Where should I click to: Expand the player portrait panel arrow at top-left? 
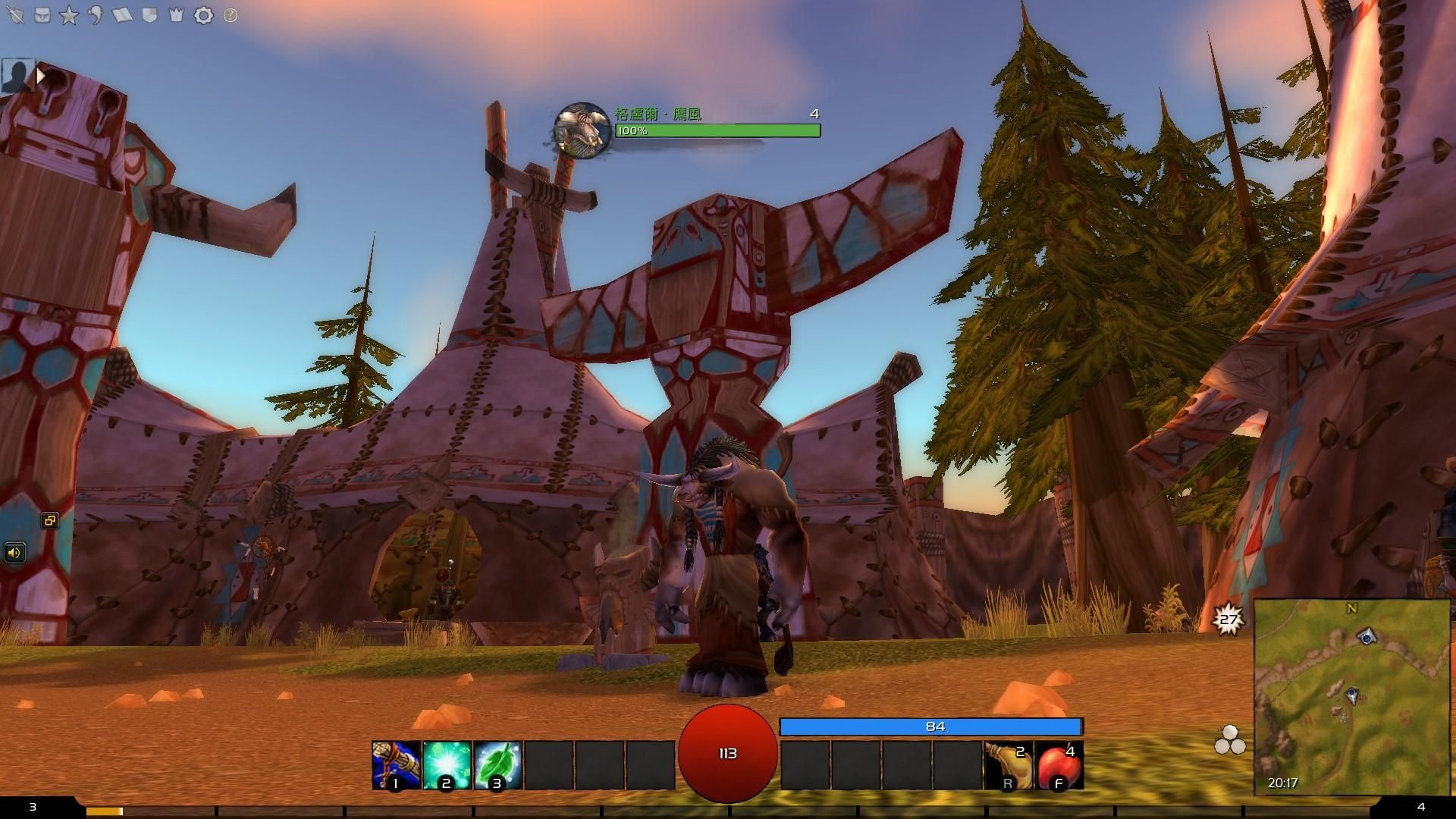click(39, 74)
